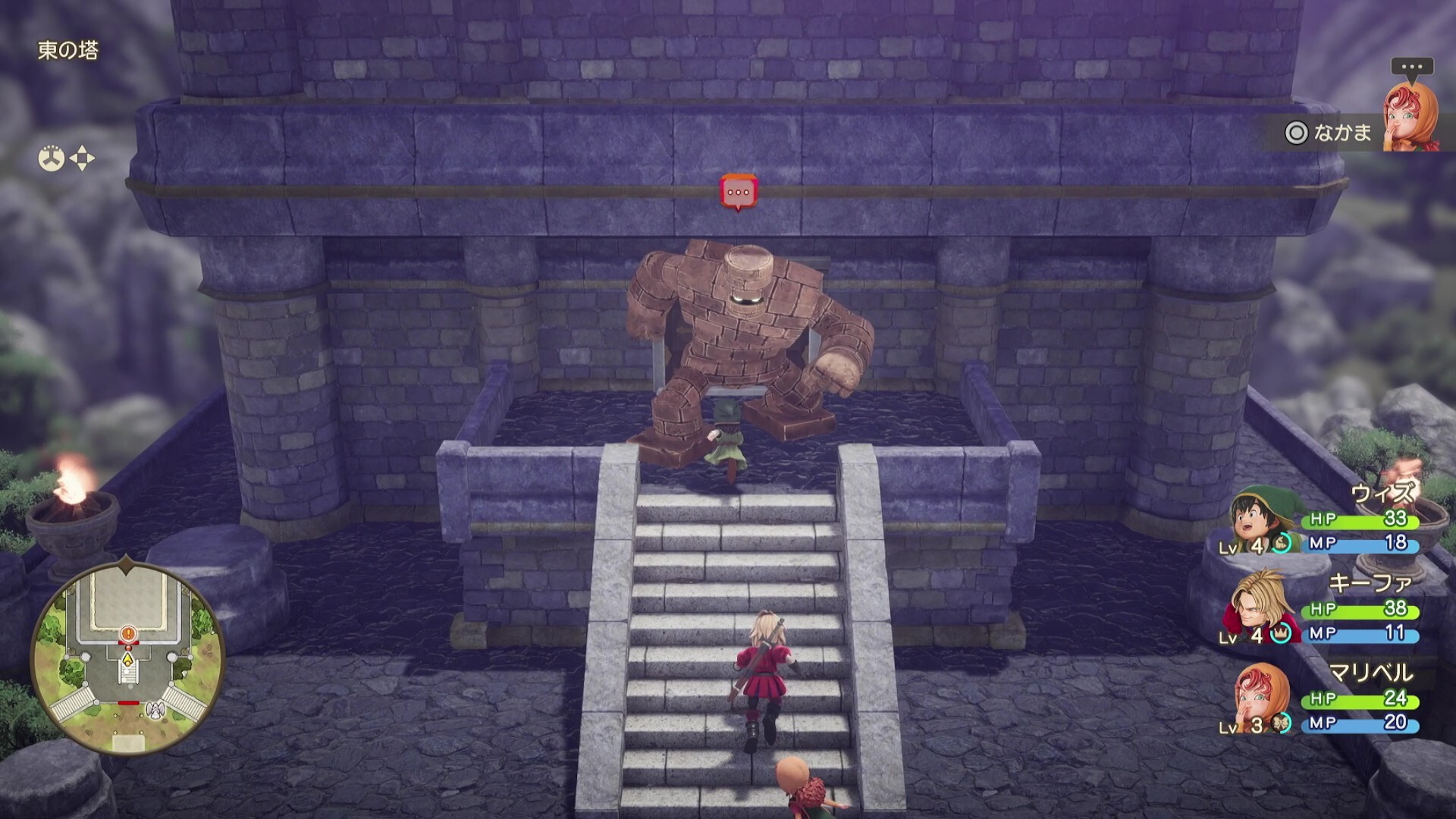The image size is (1456, 819).
Task: Open the circular minimap
Action: pyautogui.click(x=127, y=659)
